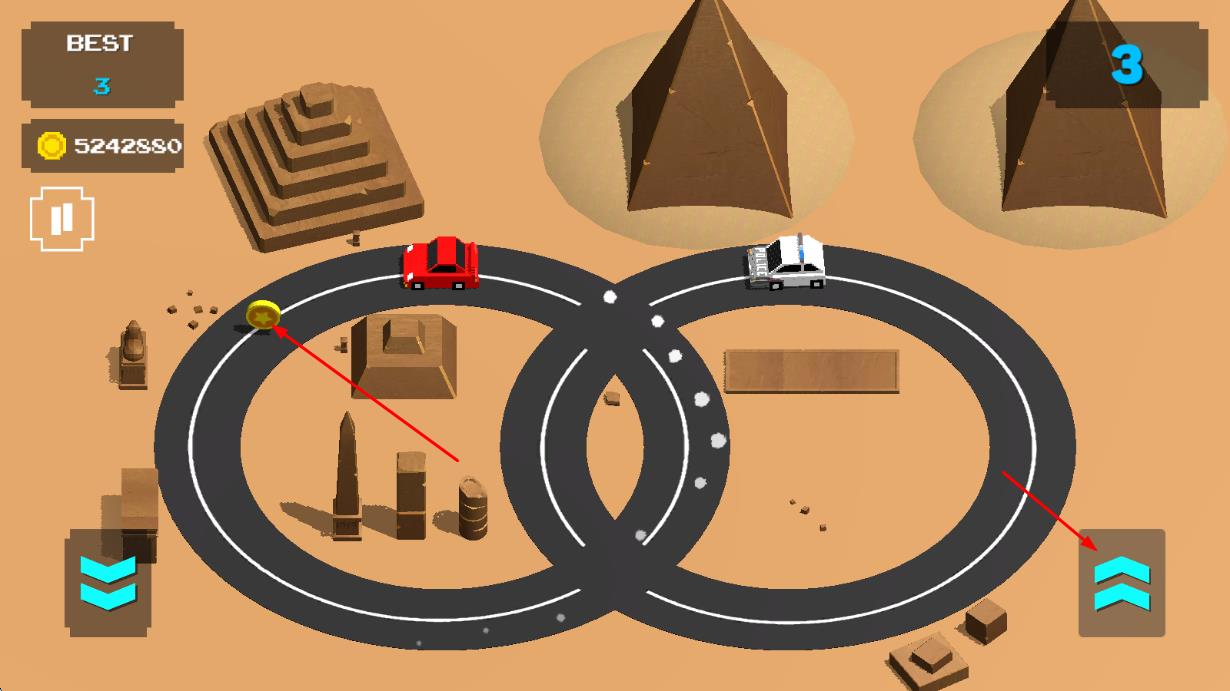The image size is (1230, 691).
Task: Tap the double up-arrow accelerate button
Action: tap(1122, 584)
